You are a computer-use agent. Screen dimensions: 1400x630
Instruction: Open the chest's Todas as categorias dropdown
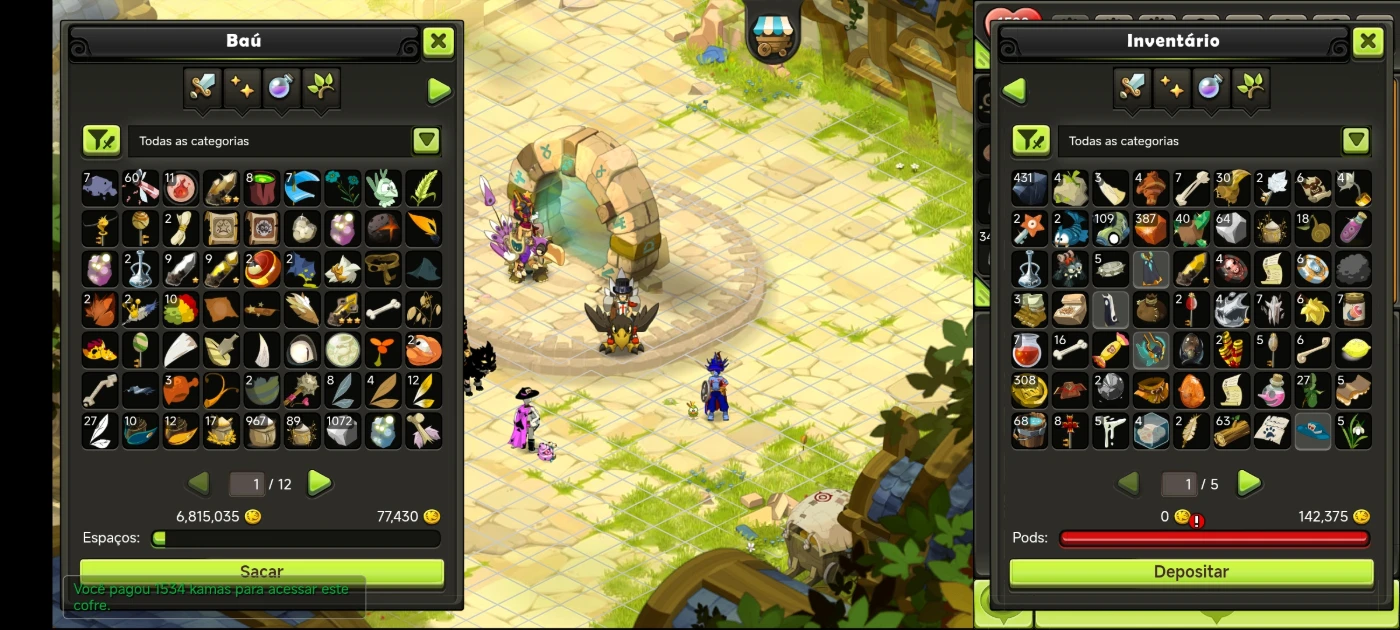click(427, 141)
